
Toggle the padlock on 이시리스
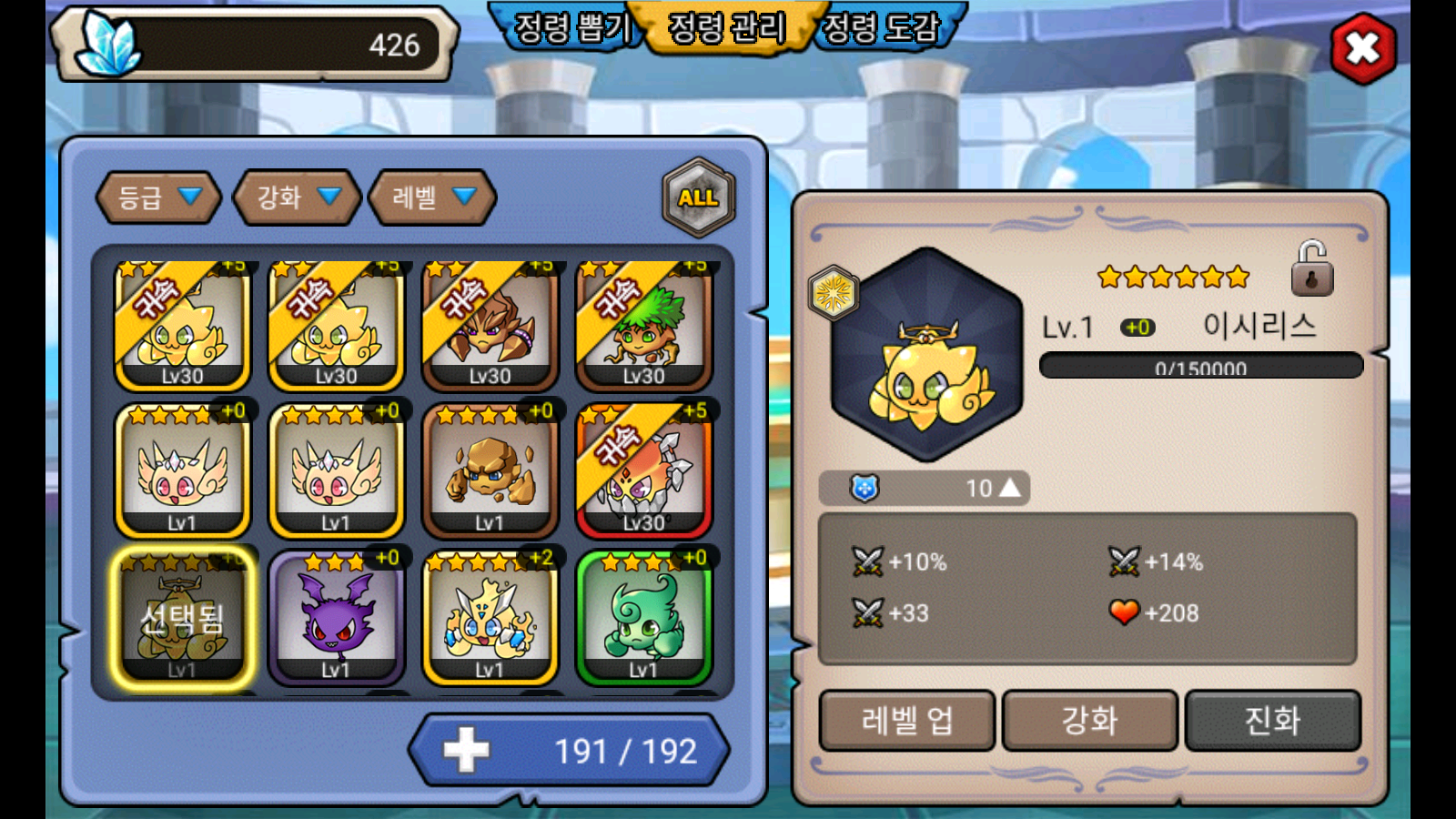click(x=1311, y=269)
